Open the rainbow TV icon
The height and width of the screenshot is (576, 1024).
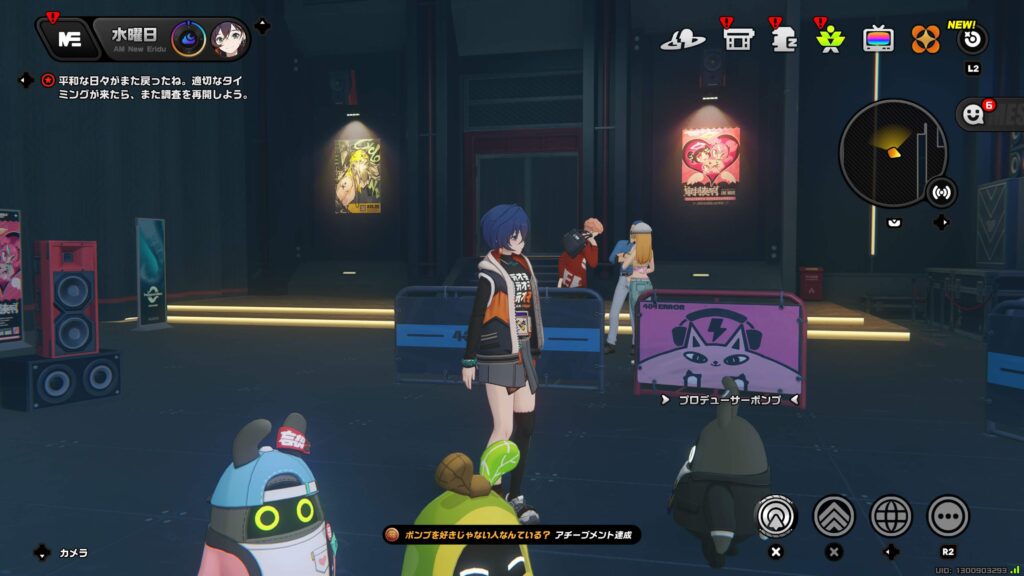click(x=879, y=40)
